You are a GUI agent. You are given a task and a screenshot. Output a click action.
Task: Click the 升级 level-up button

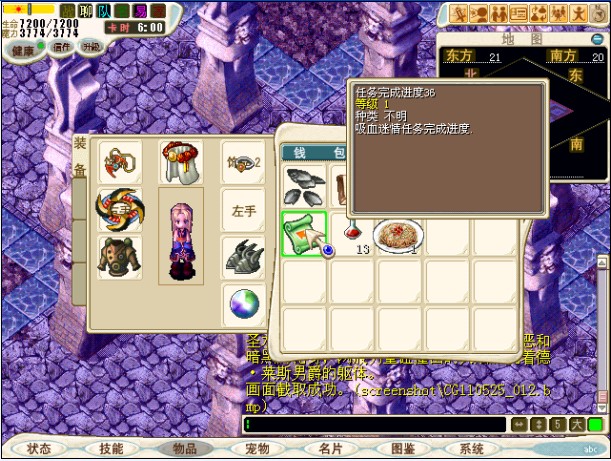91,47
